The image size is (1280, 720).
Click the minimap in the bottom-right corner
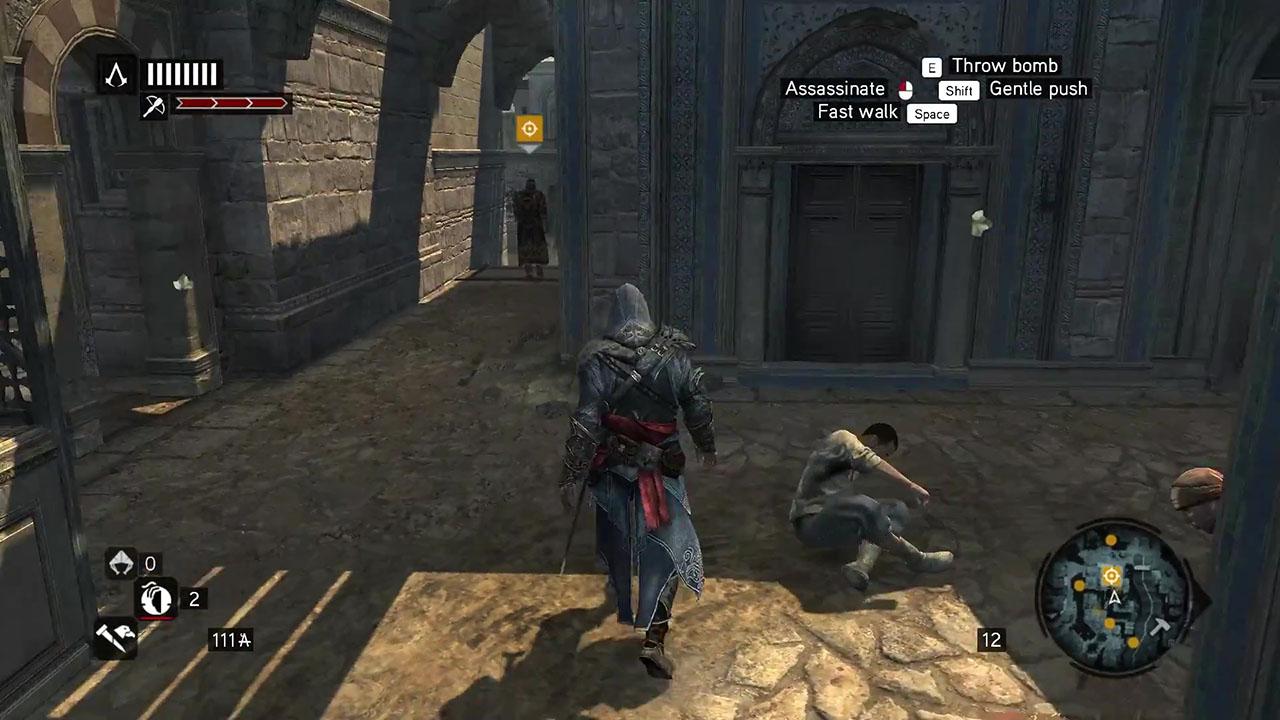[1113, 593]
